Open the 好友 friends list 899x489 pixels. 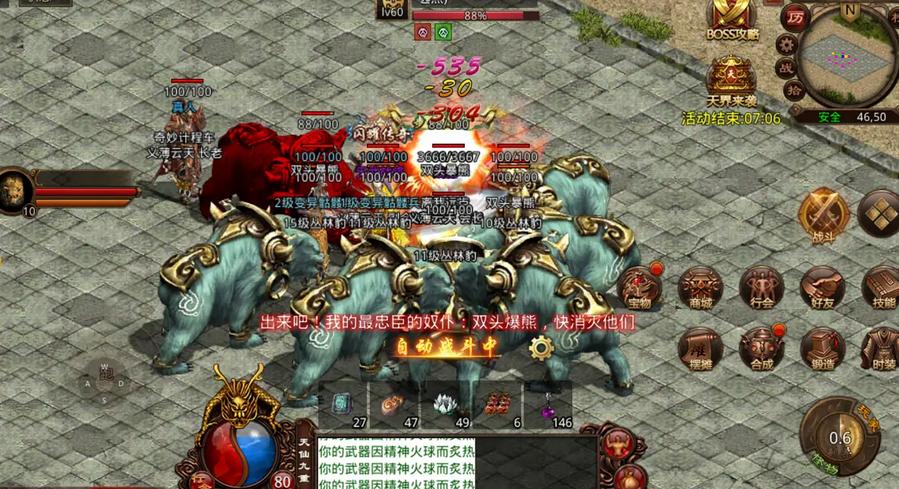[822, 287]
